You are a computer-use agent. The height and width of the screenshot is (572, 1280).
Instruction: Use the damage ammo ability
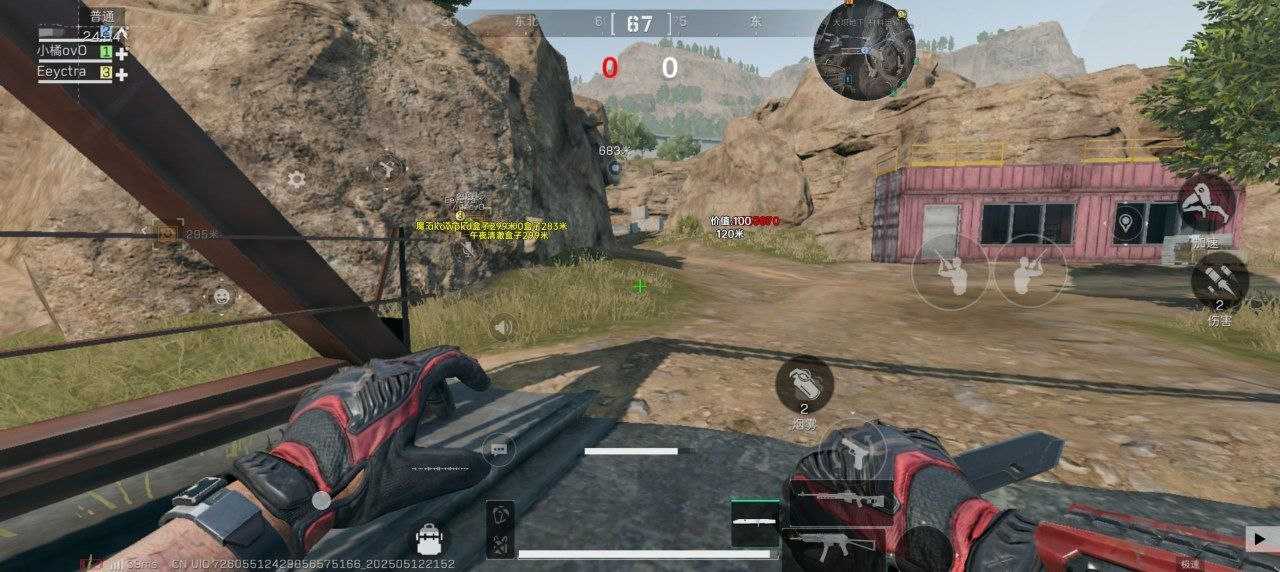pyautogui.click(x=1219, y=281)
